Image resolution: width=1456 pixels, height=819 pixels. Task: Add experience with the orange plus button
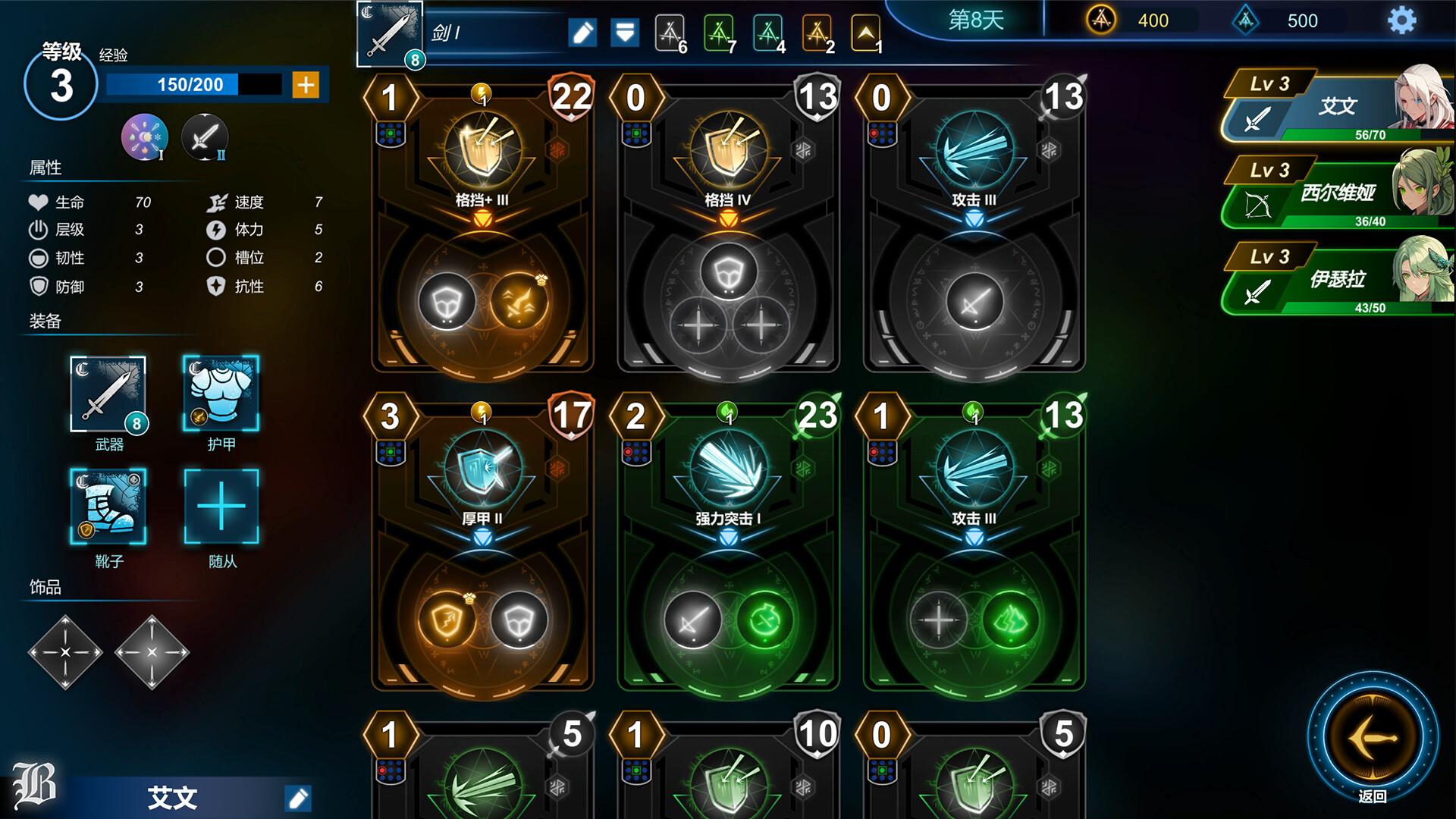(x=306, y=85)
